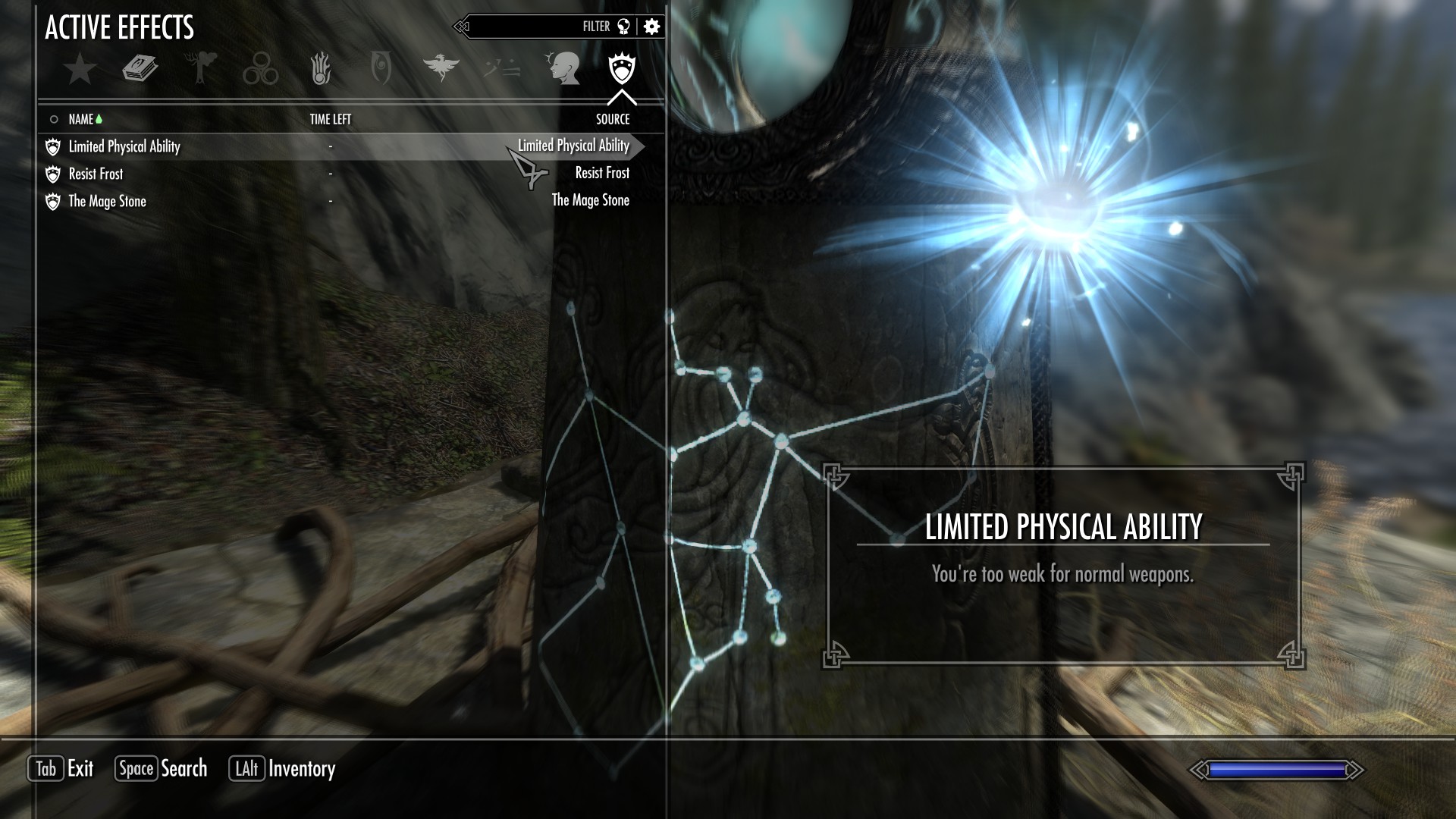Open the gear configuration settings
1456x819 pixels.
(651, 27)
